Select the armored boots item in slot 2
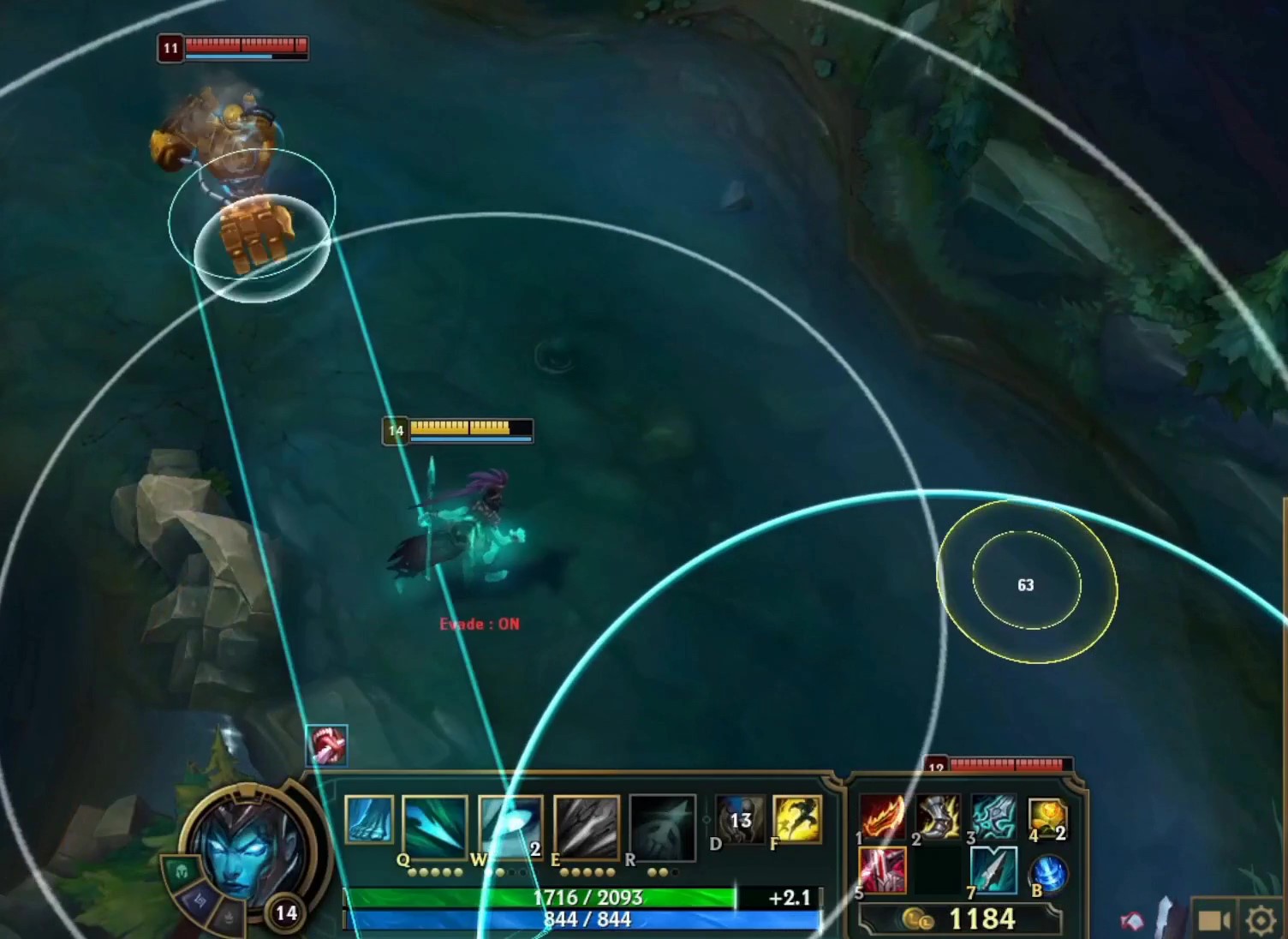 pyautogui.click(x=939, y=817)
